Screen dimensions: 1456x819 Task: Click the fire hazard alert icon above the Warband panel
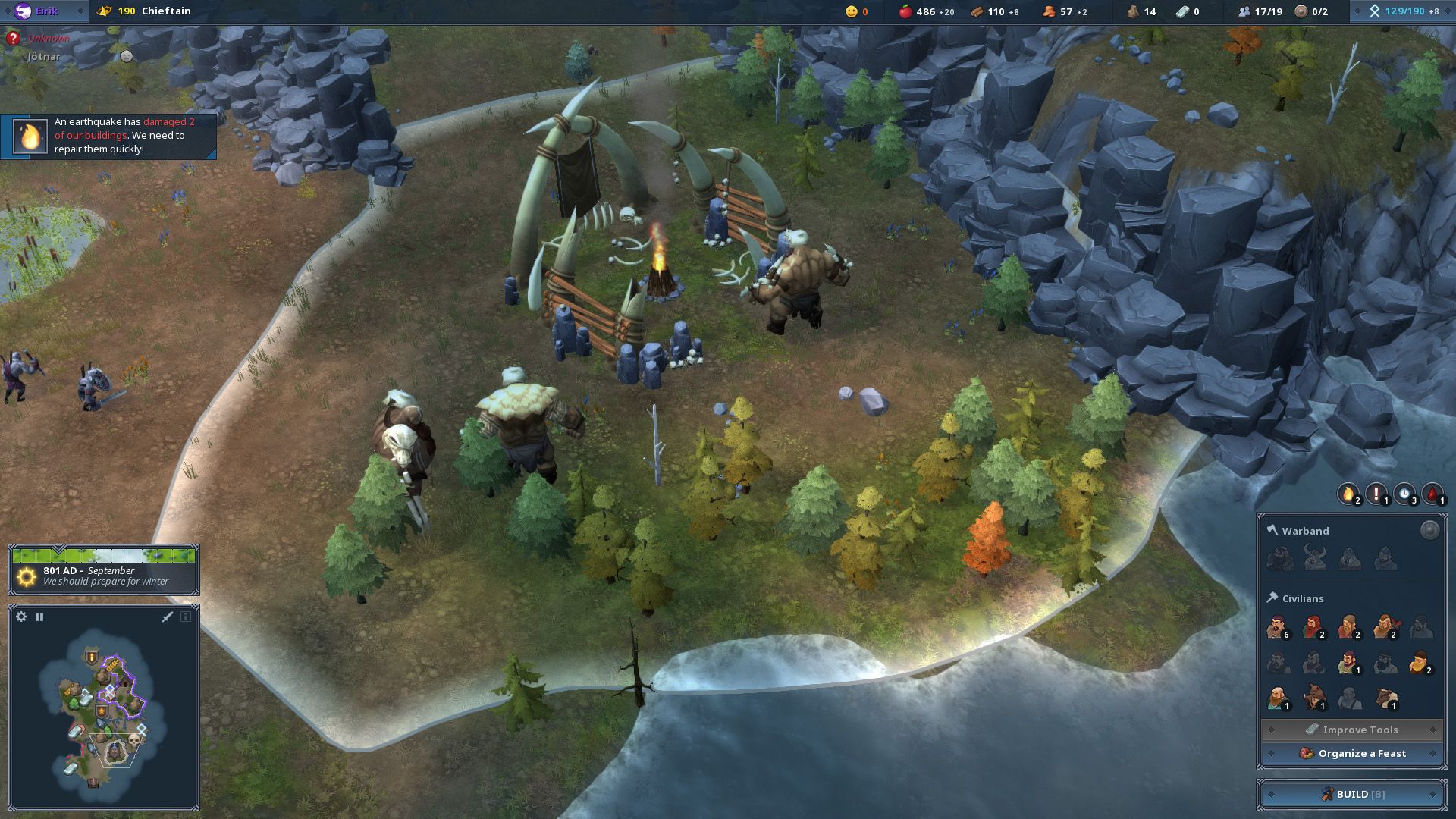1348,493
